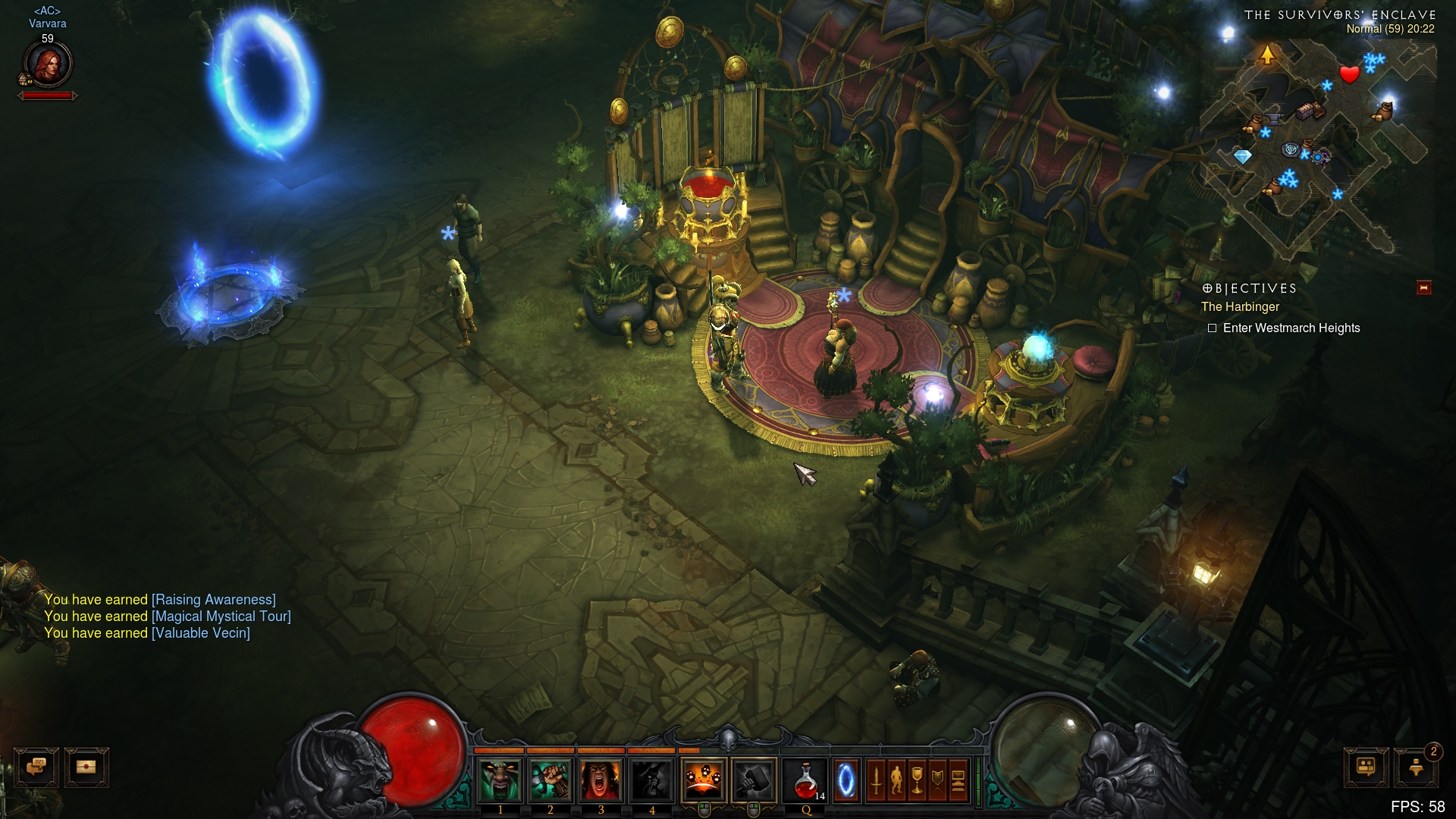Image resolution: width=1456 pixels, height=819 pixels.
Task: Open the skills menu with the sword icon
Action: pyautogui.click(x=876, y=780)
